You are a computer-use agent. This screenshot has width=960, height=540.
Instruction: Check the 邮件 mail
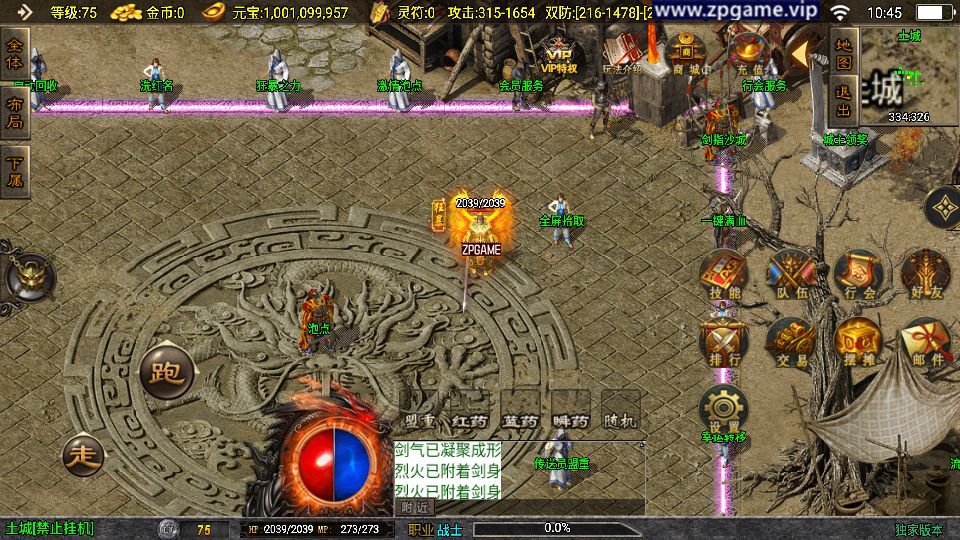(924, 342)
